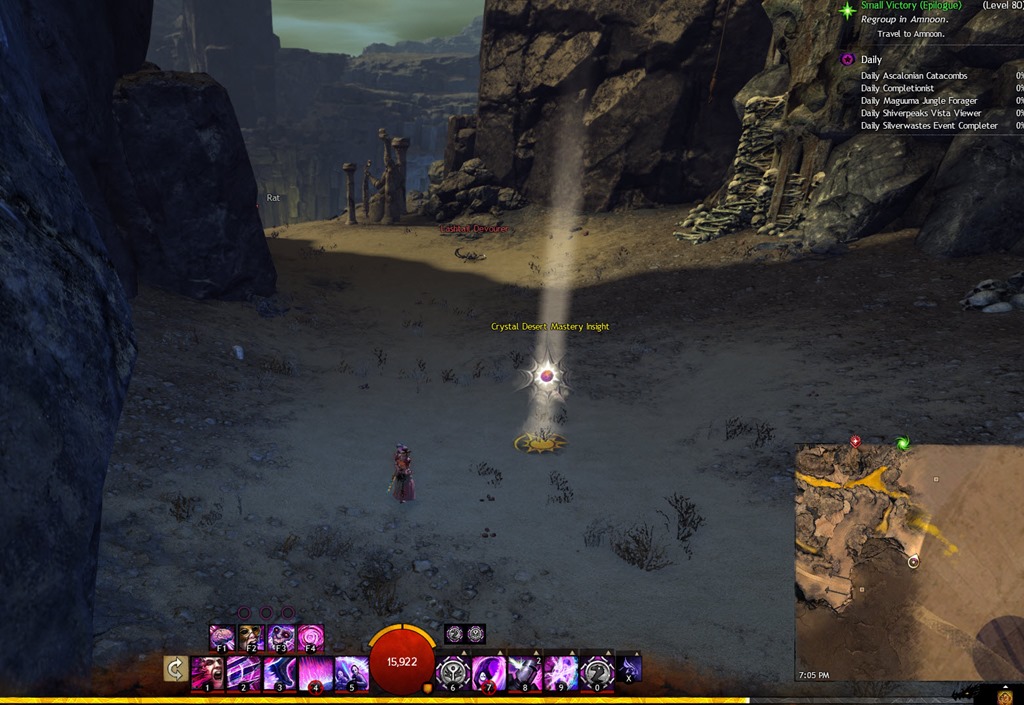Cast the weapon skill in slot 5

[x=351, y=673]
